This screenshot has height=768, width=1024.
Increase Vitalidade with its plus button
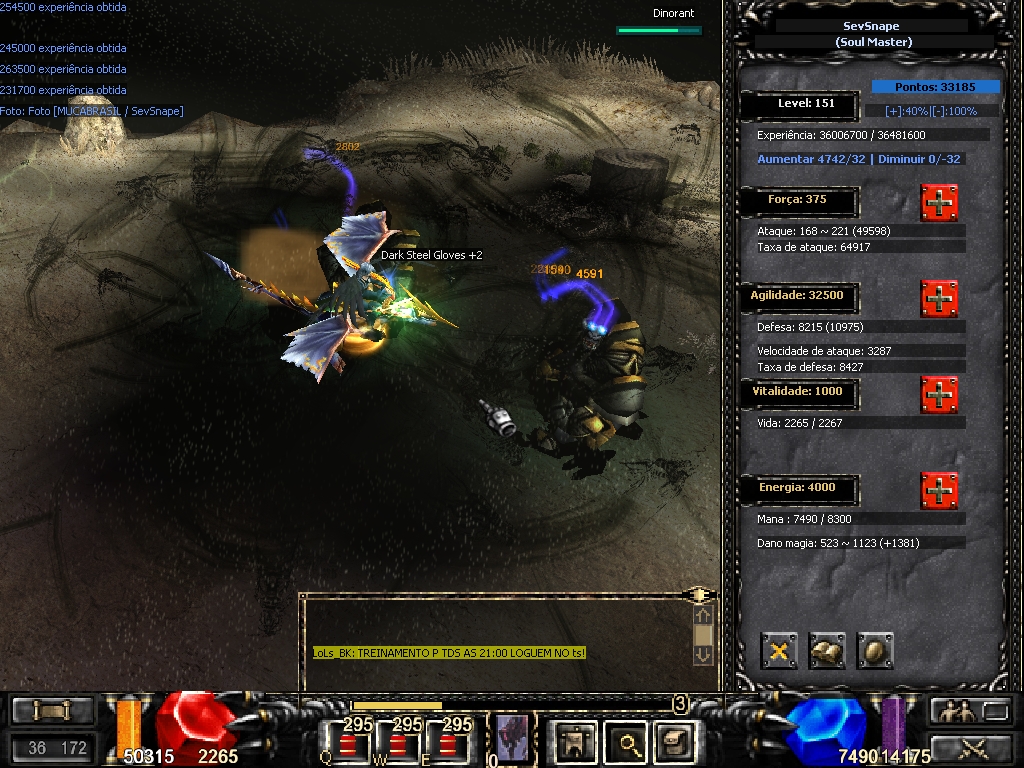tap(939, 395)
